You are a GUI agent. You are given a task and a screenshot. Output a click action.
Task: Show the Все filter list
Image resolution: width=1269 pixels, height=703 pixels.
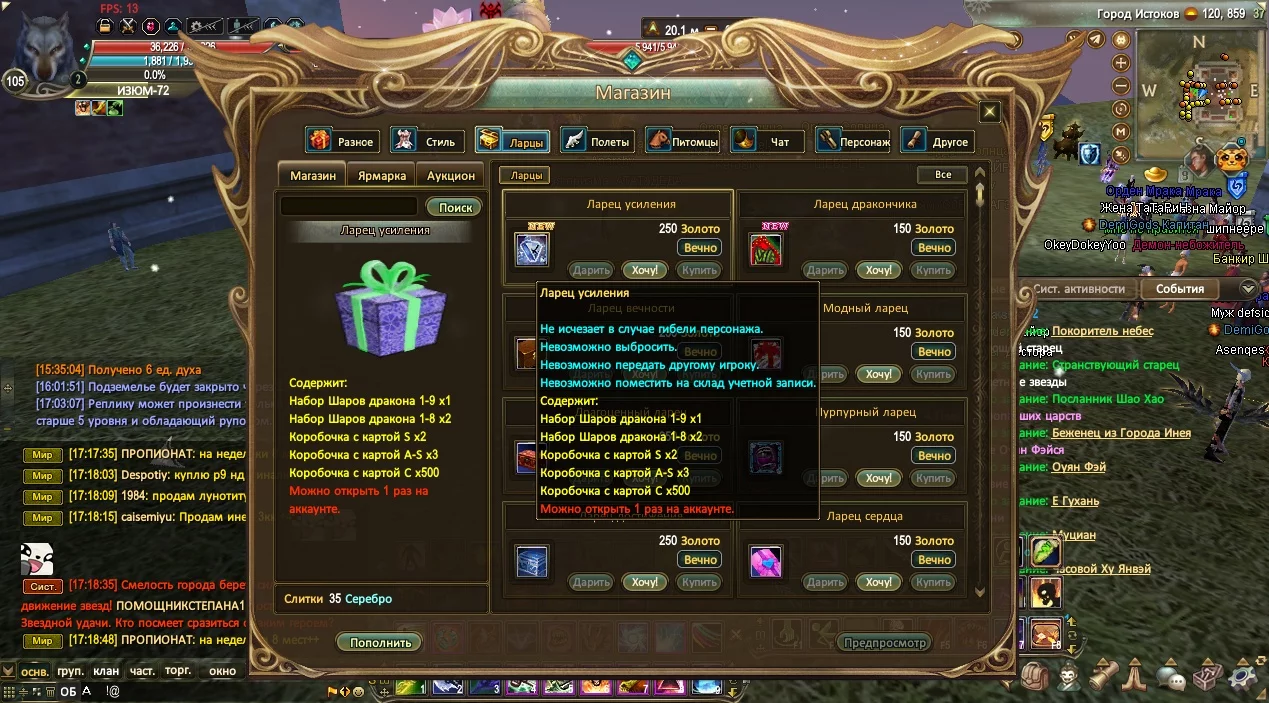942,175
